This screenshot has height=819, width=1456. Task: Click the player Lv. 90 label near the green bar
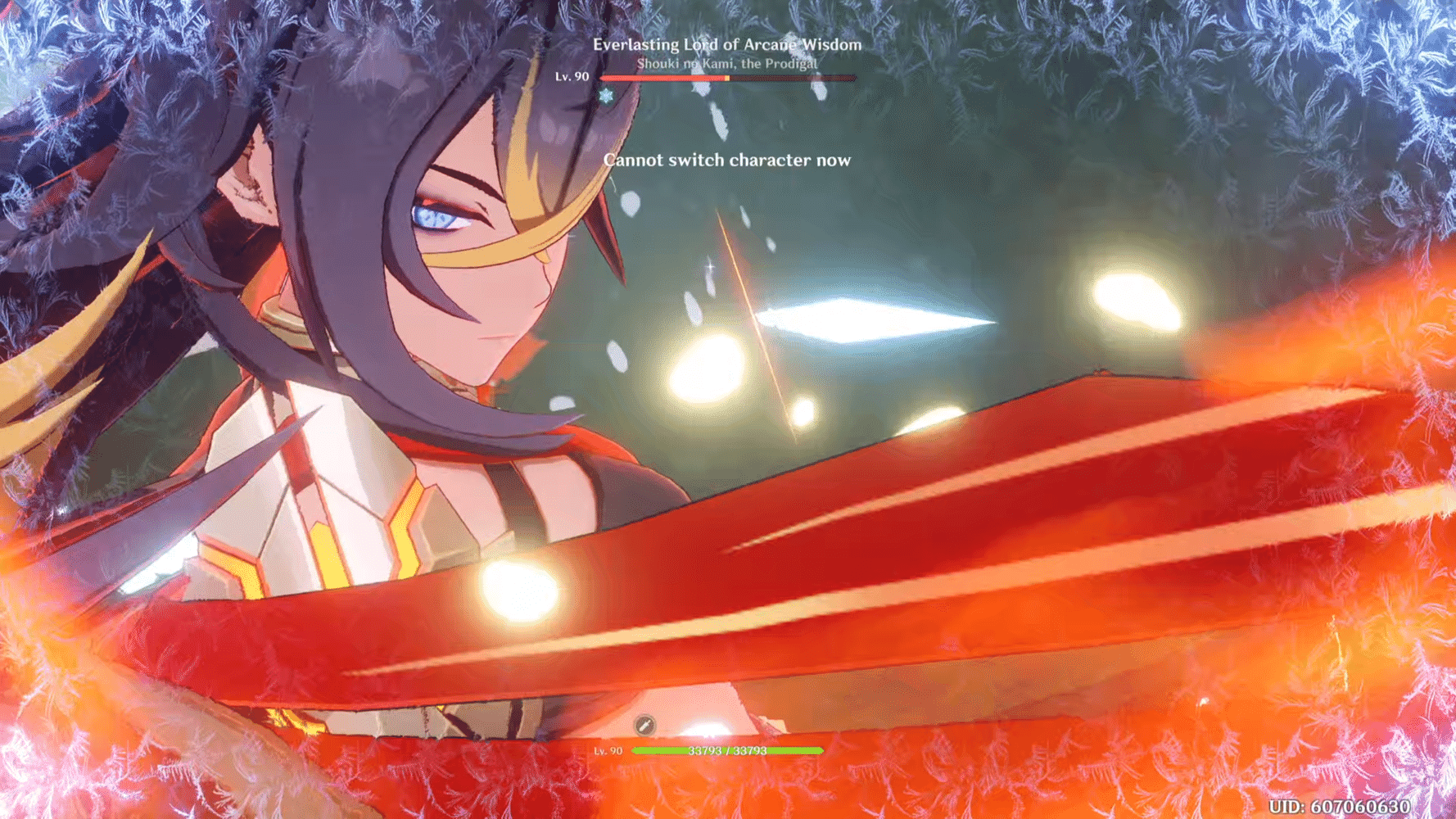click(608, 751)
